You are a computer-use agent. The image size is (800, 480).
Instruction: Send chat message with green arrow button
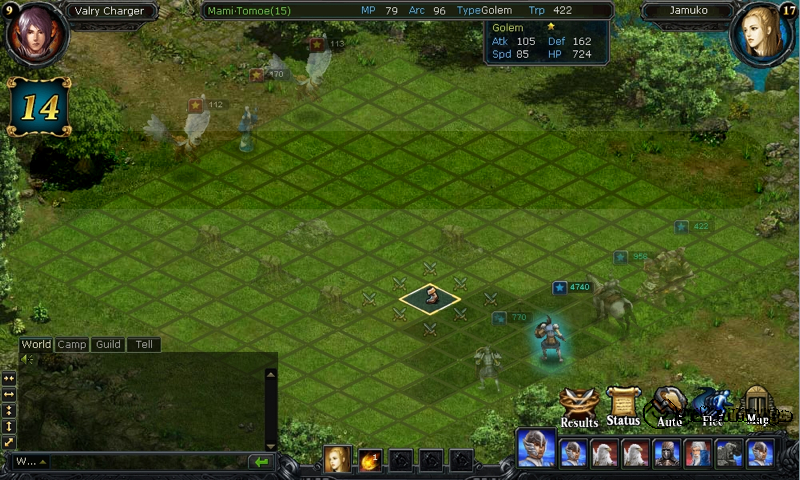point(261,462)
